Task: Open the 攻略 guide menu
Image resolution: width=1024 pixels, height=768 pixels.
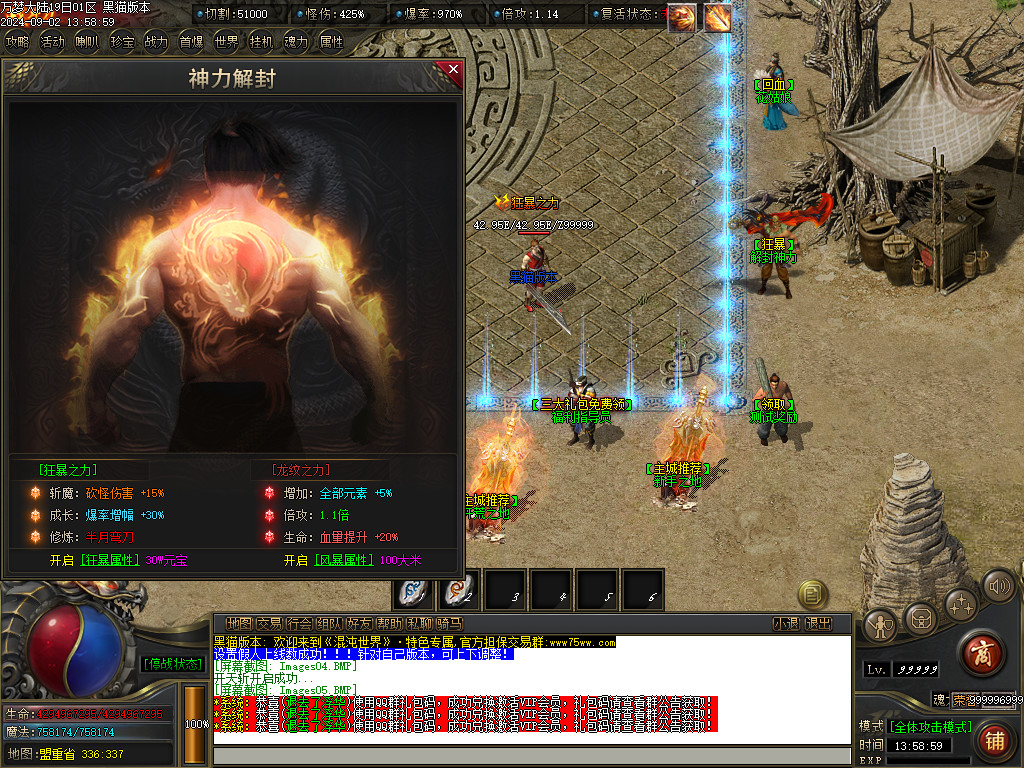Action: (x=17, y=42)
